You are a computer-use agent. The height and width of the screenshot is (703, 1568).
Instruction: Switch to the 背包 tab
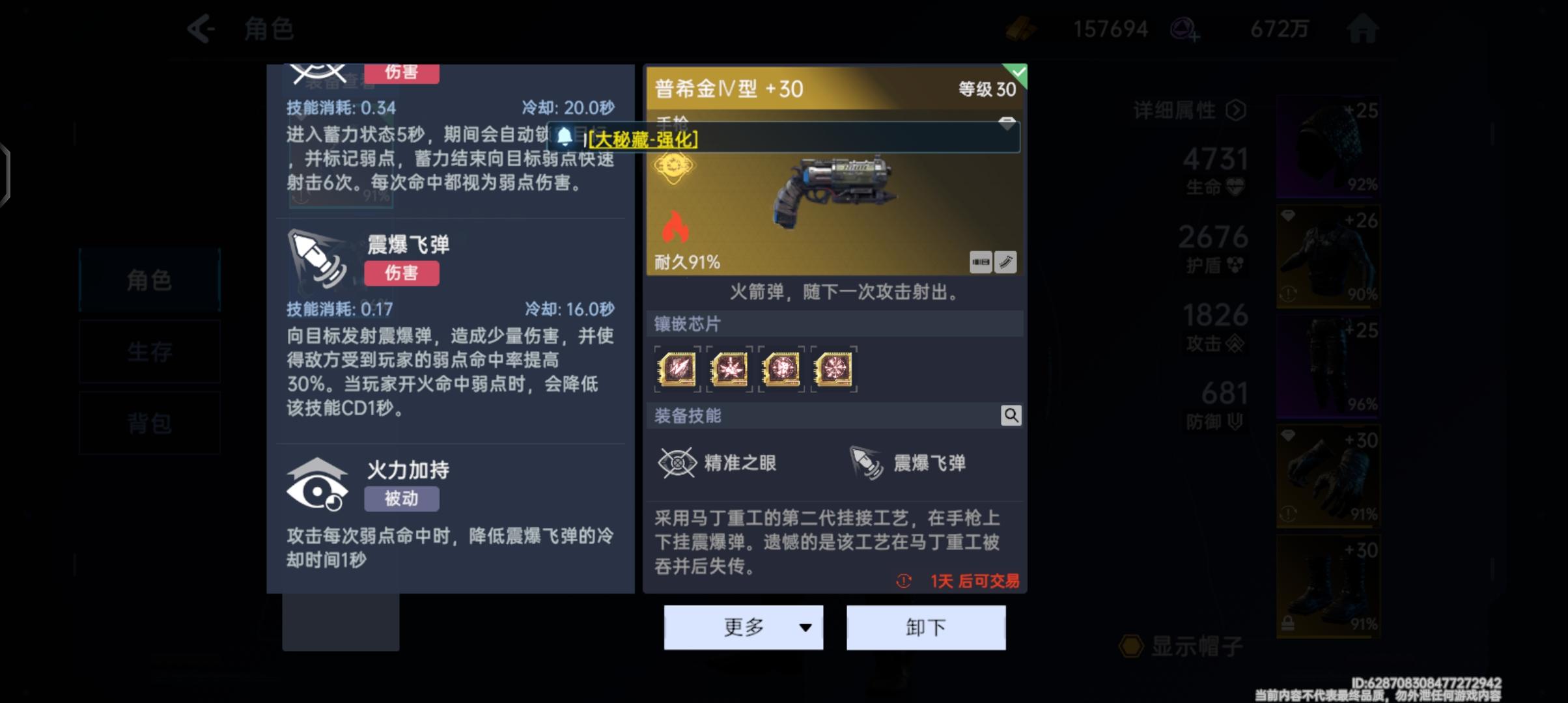[148, 423]
